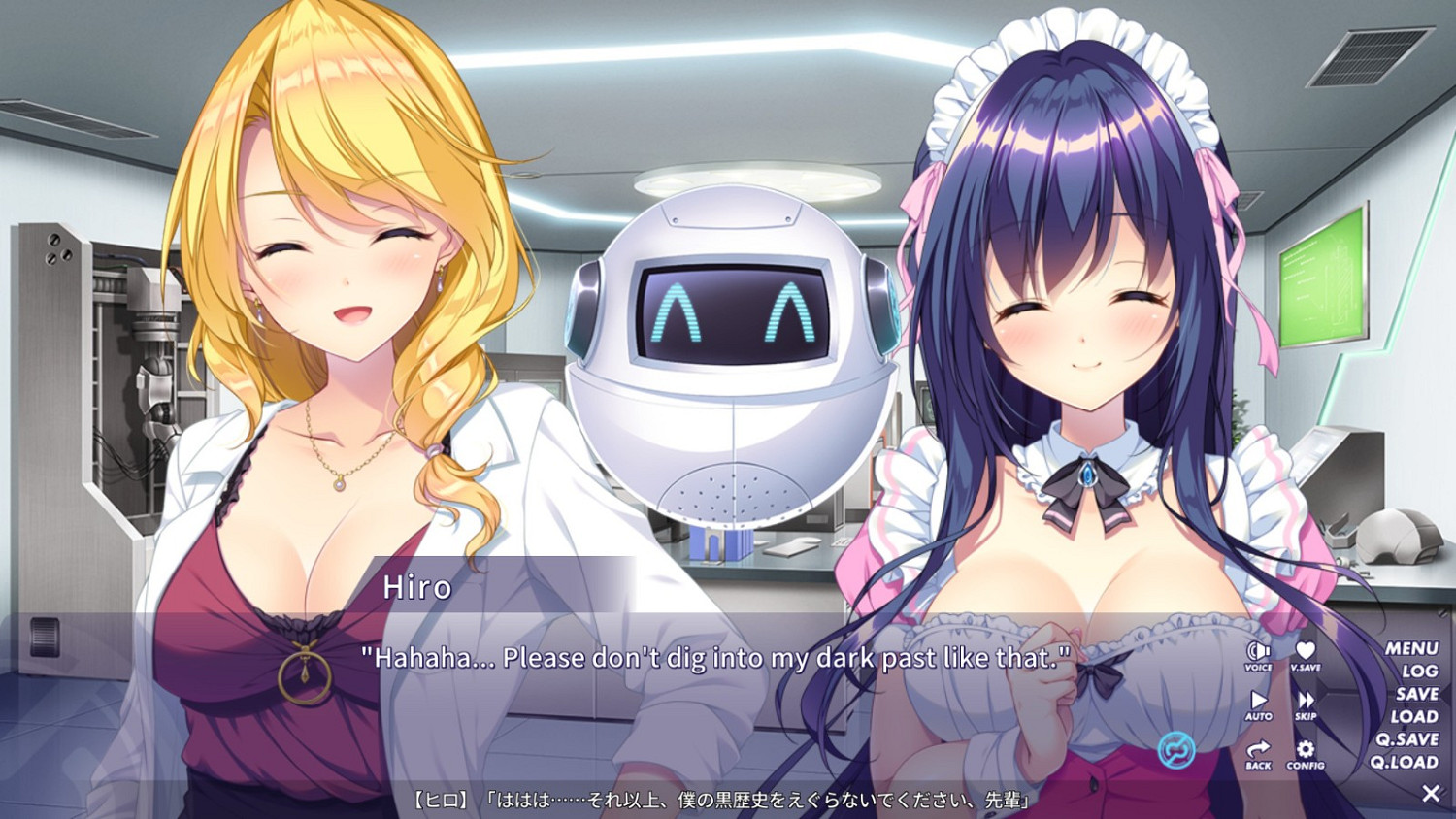Perform a Q.SAVE quick save
Screen dimensions: 1456x819
(x=1407, y=739)
